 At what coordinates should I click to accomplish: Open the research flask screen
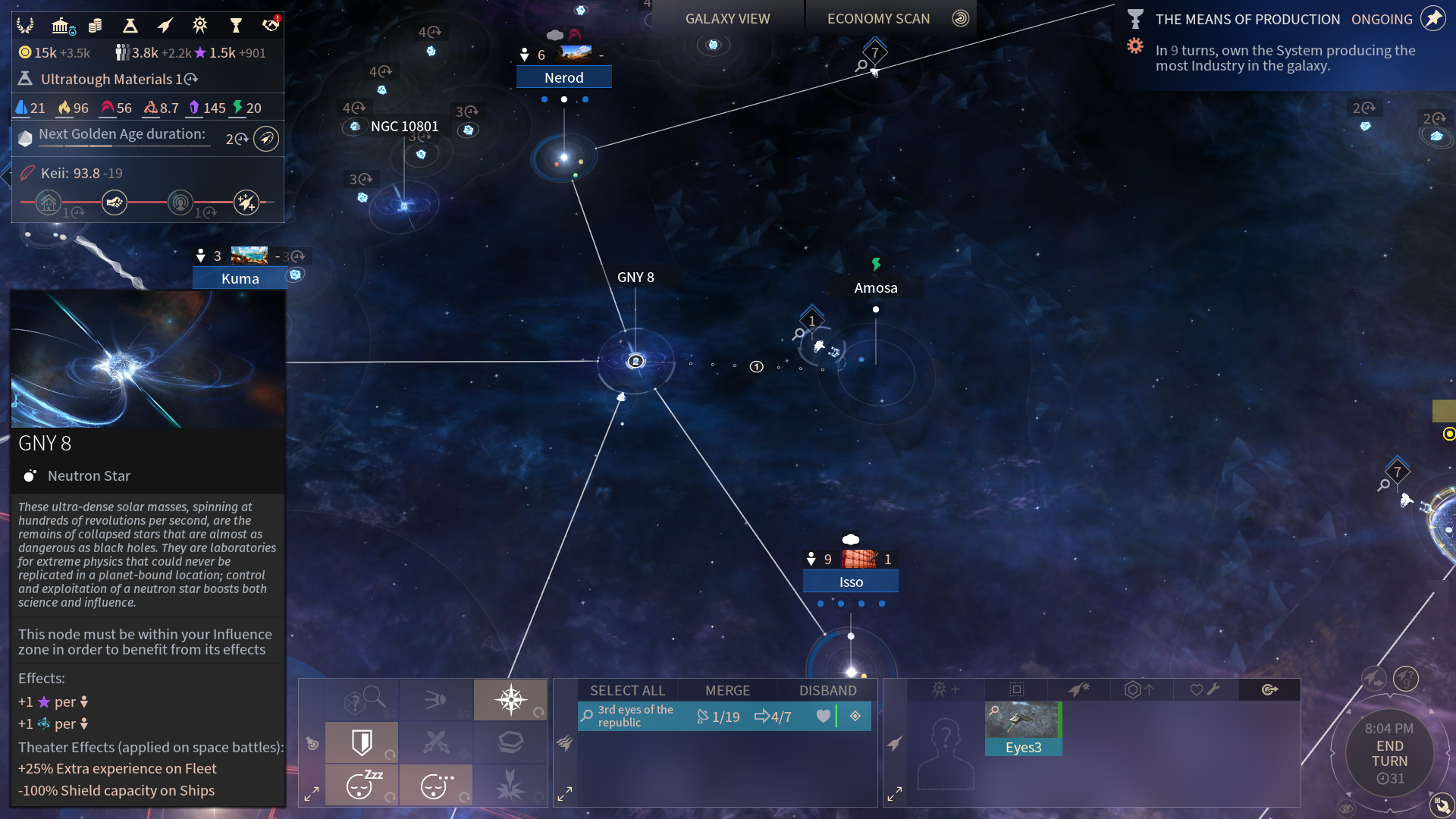[x=130, y=26]
